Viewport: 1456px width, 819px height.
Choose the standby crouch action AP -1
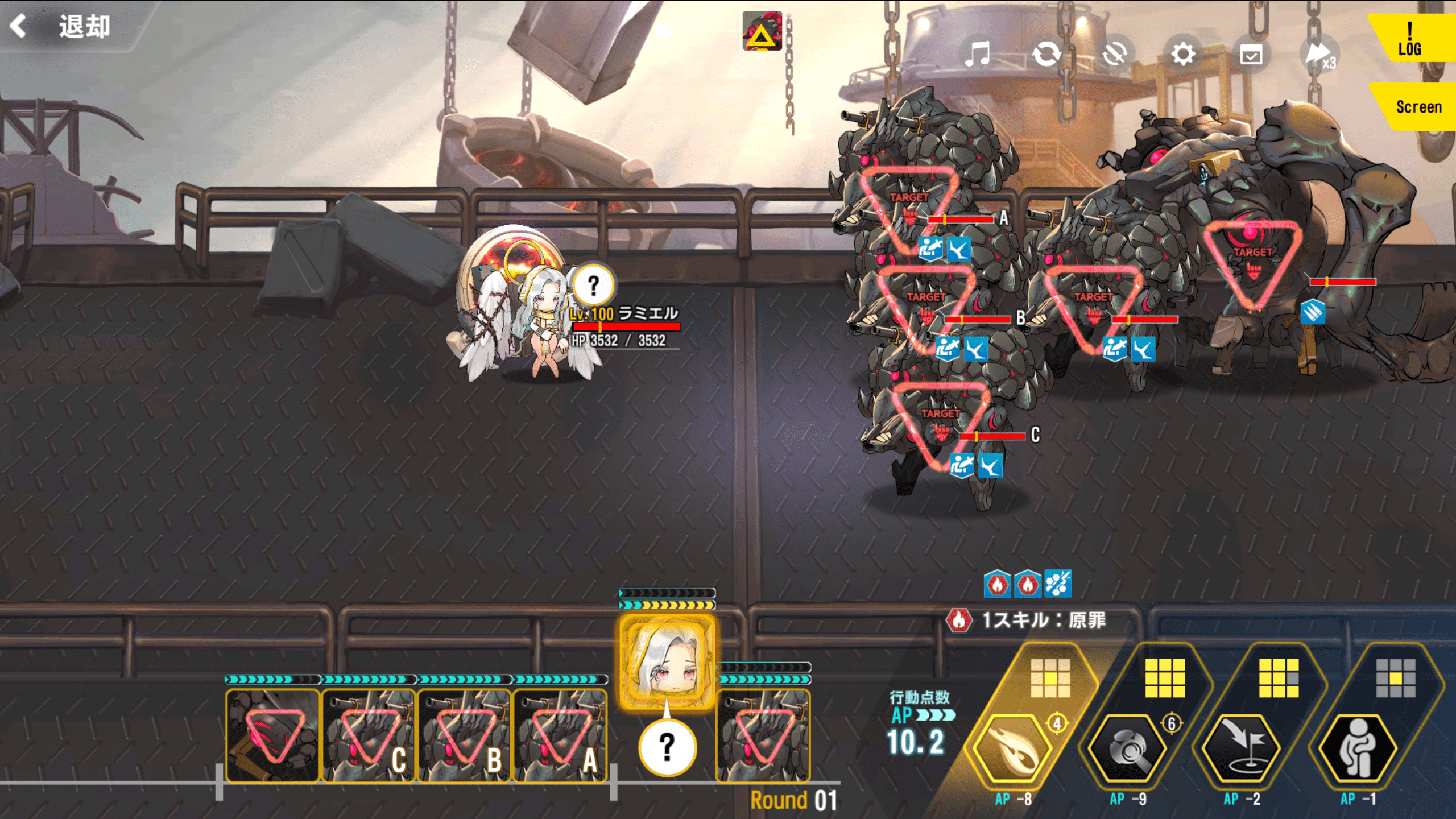(x=1358, y=748)
